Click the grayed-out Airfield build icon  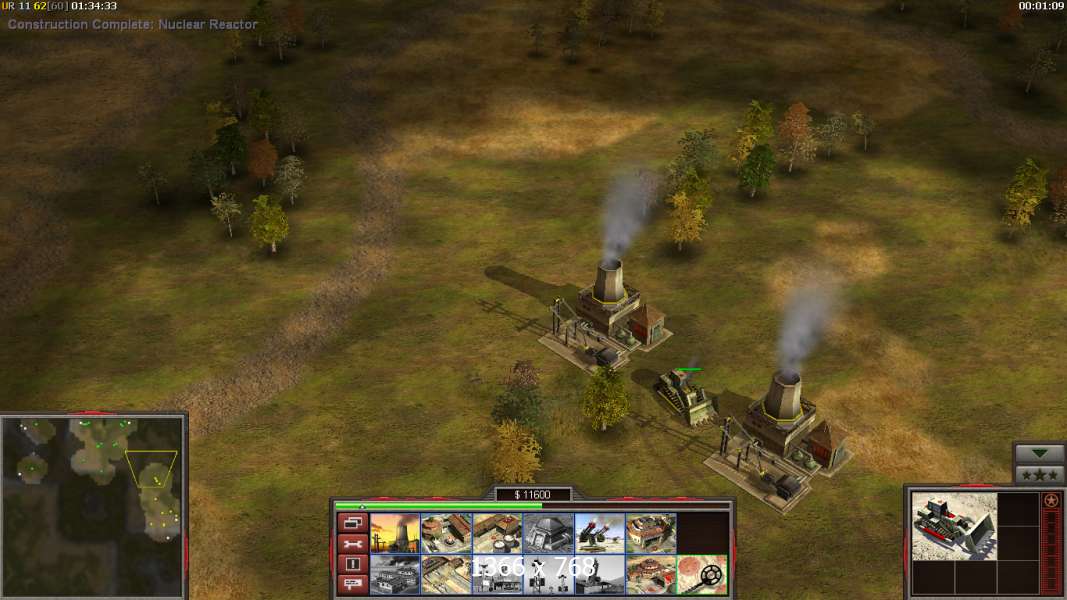[x=395, y=574]
